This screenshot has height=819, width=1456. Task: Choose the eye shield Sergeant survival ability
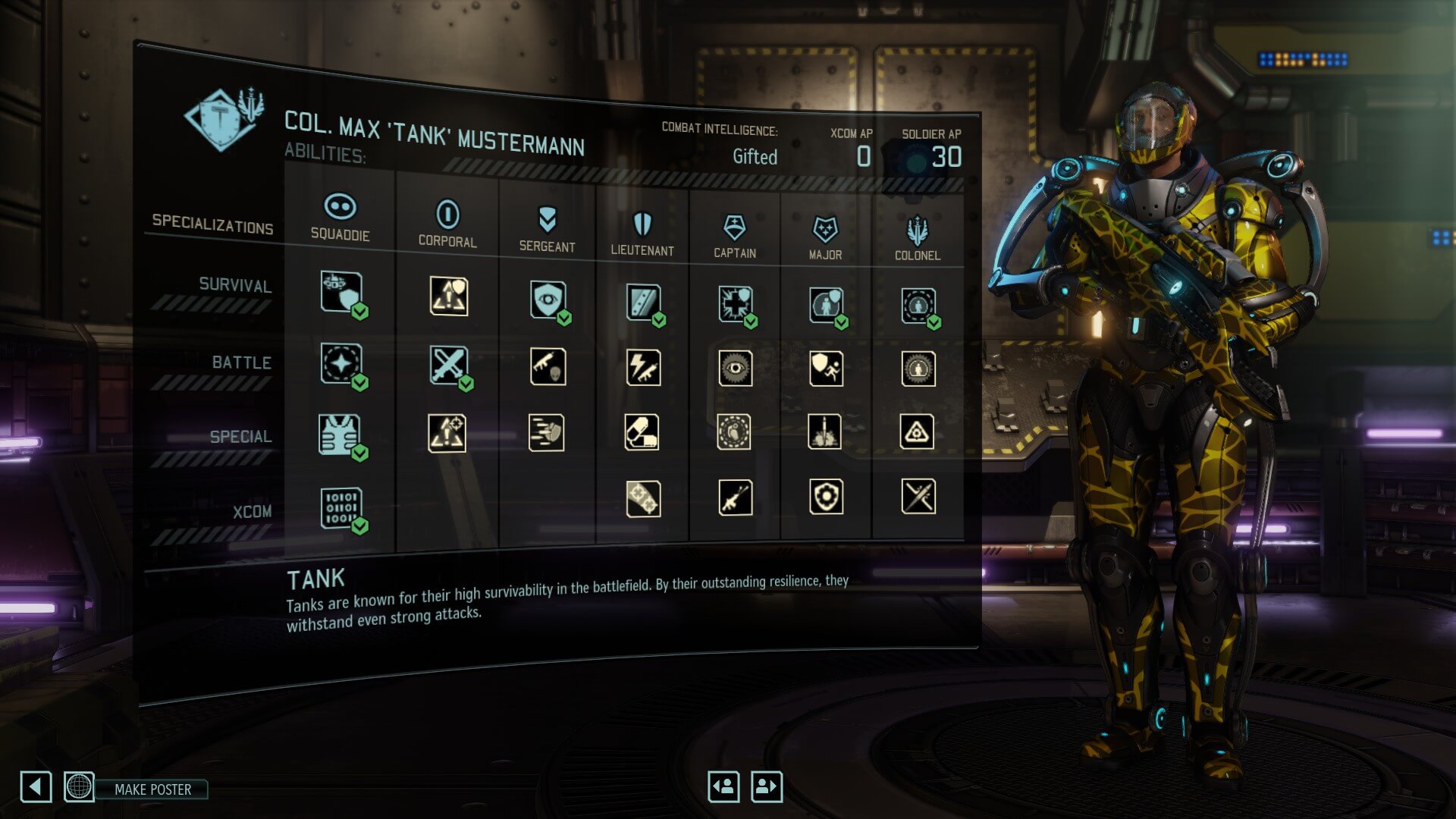point(548,300)
